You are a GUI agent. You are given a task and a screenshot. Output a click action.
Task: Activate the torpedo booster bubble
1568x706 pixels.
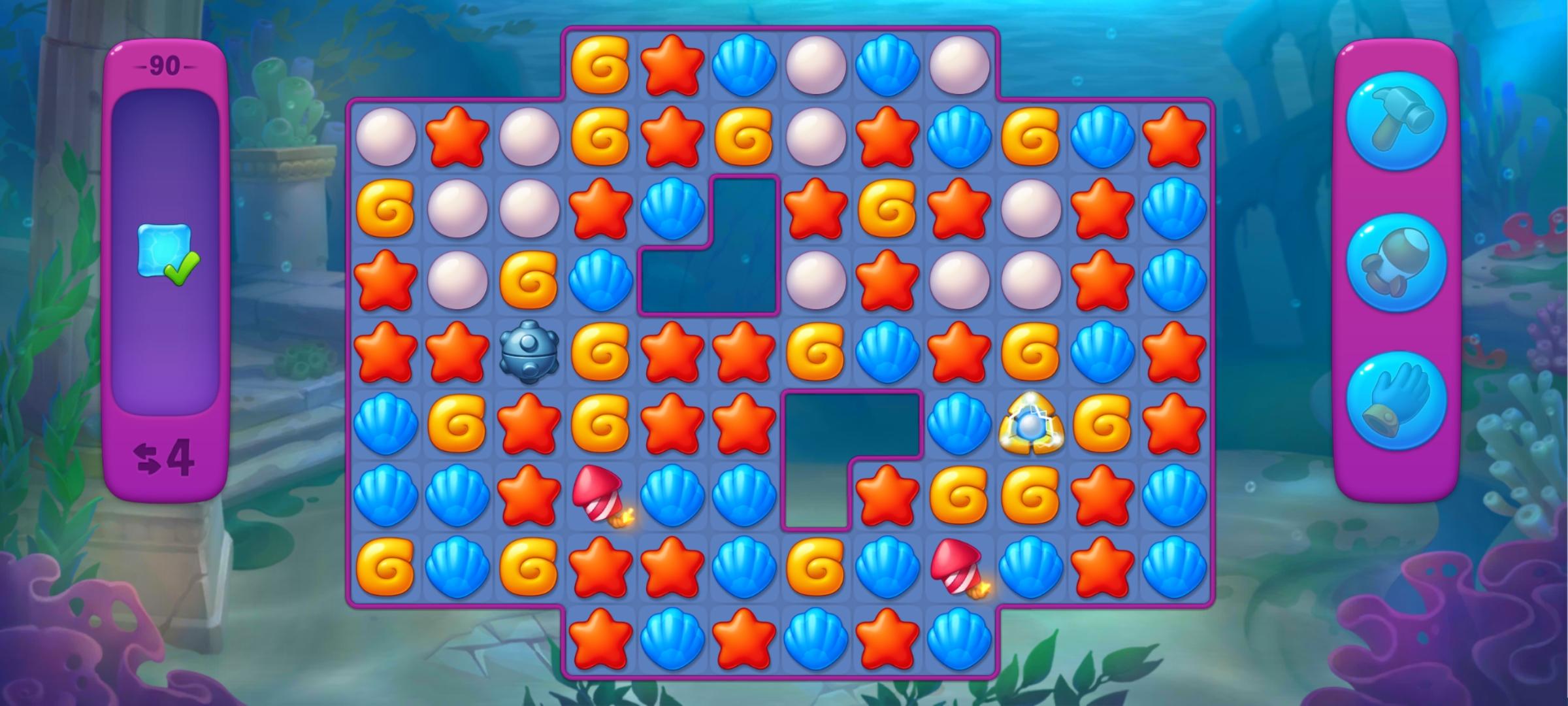tap(1396, 263)
